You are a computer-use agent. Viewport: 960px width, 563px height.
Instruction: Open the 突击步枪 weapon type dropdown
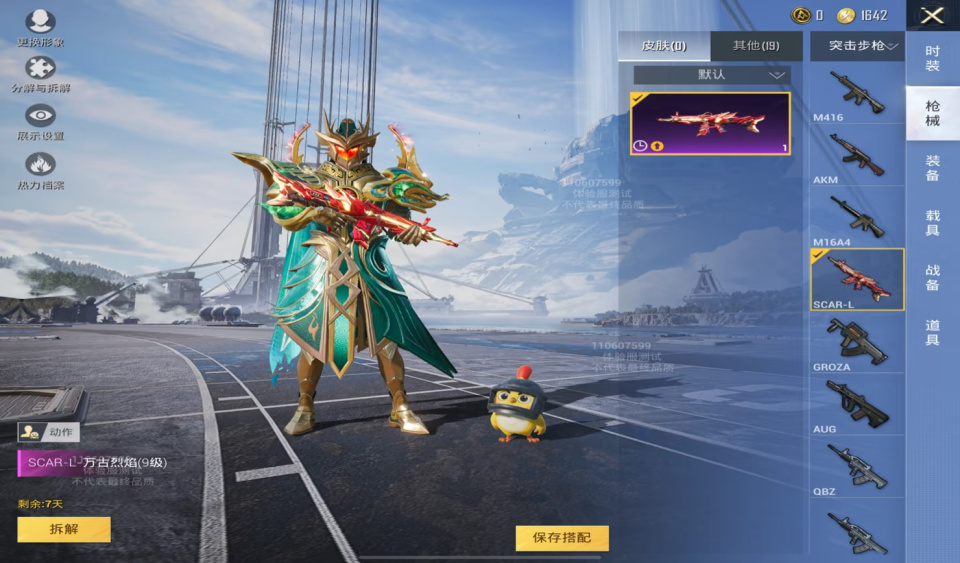[856, 46]
